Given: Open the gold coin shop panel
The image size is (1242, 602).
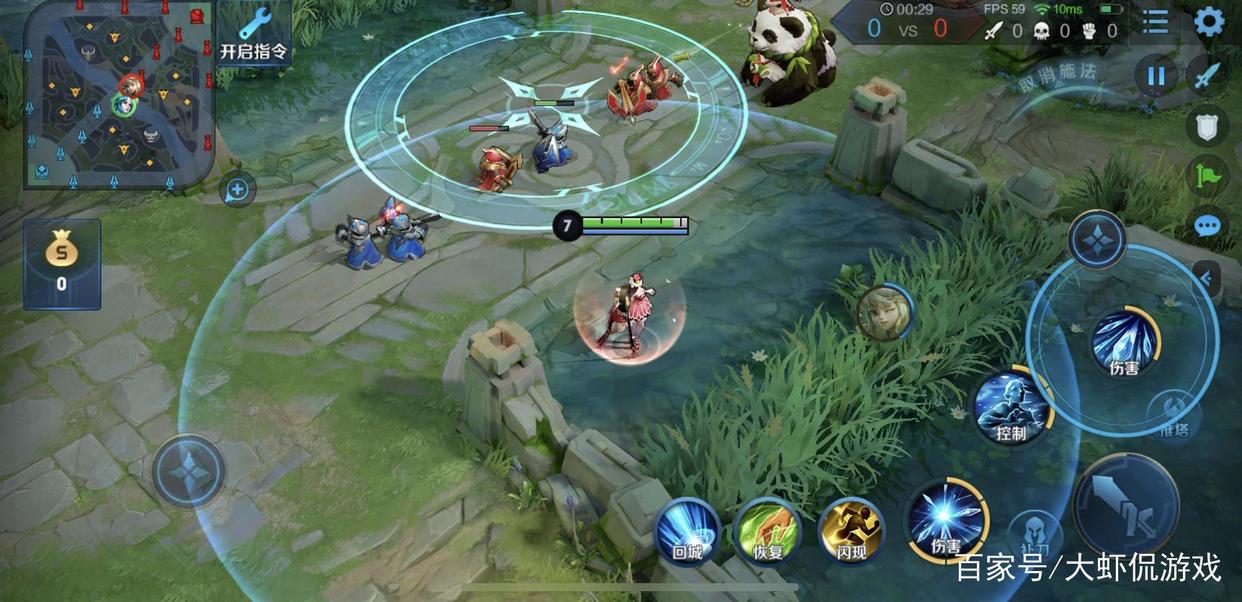Looking at the screenshot, I should pyautogui.click(x=62, y=264).
